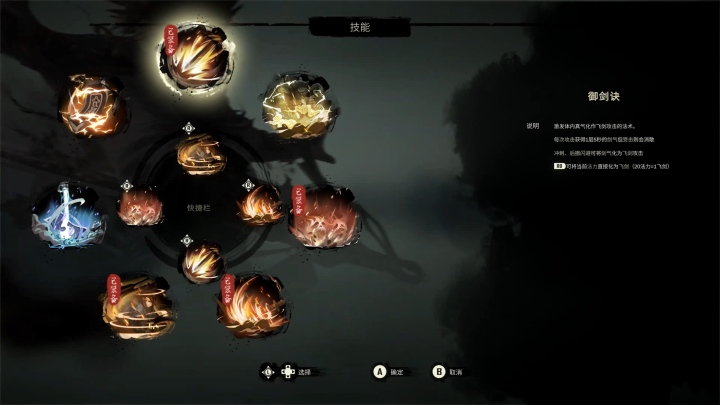Choose the quick bar's right fire slot

[259, 204]
